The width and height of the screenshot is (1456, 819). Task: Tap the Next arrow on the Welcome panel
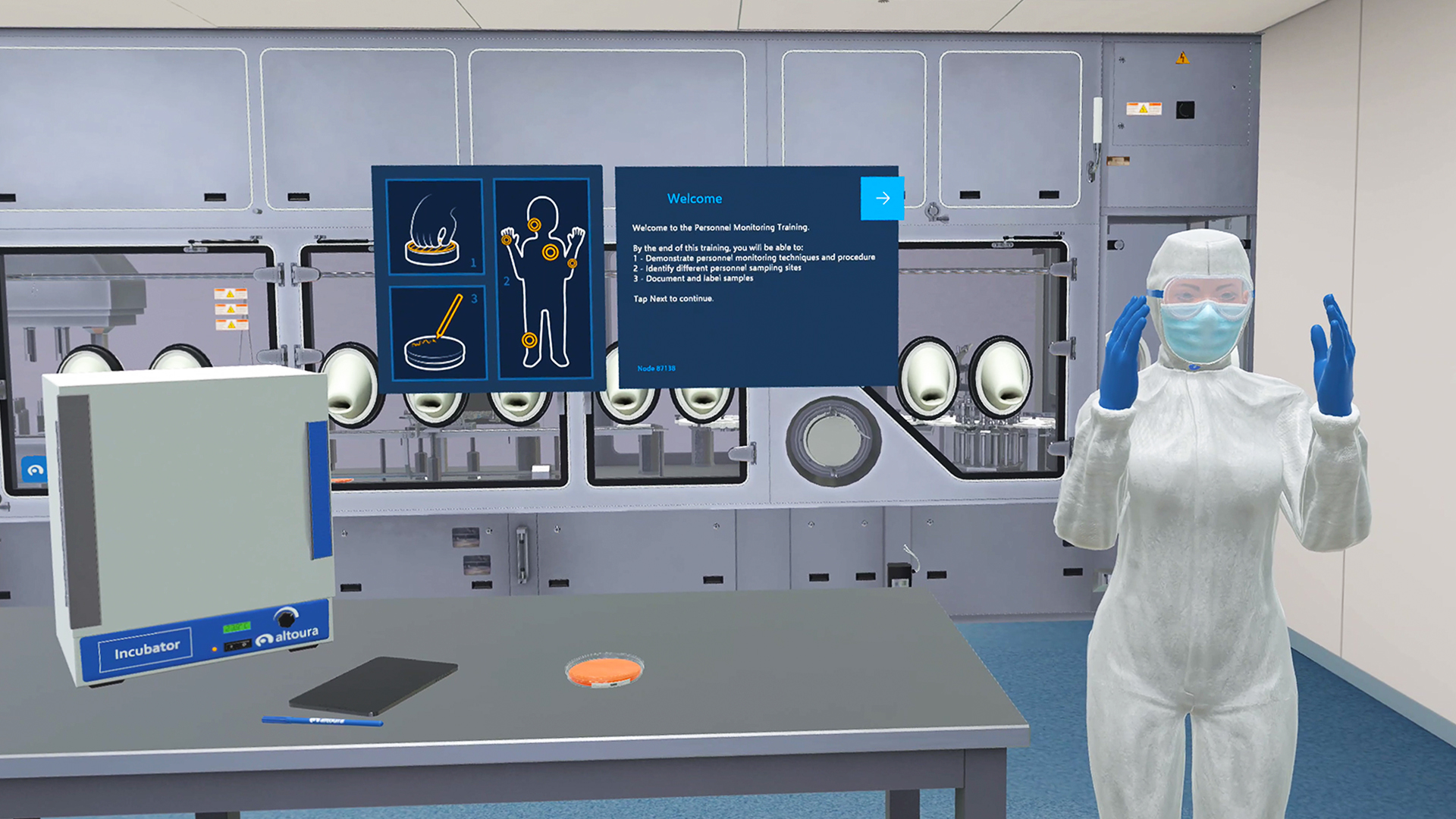882,199
